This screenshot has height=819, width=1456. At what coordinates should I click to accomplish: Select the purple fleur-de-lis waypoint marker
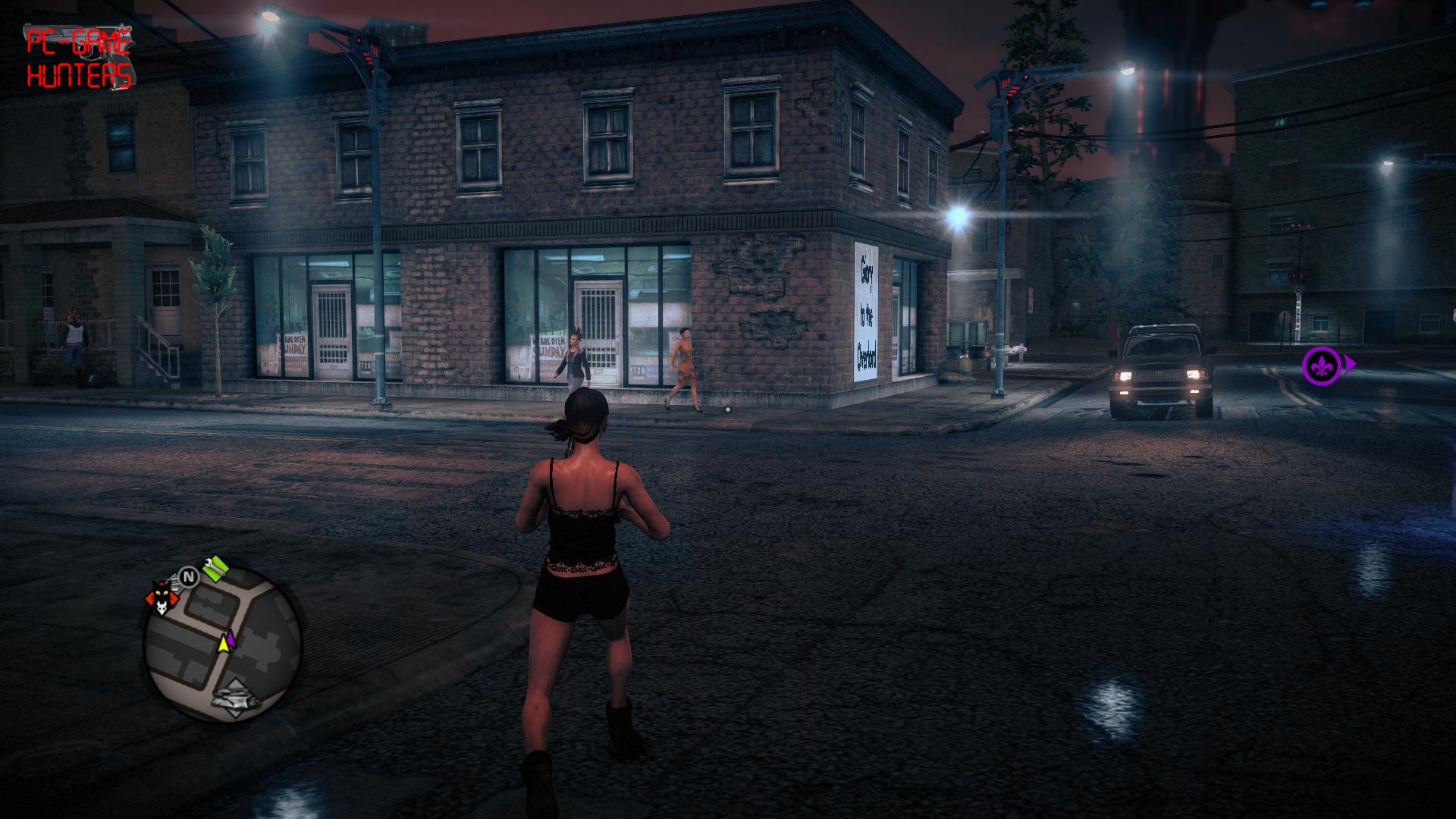[x=1320, y=366]
